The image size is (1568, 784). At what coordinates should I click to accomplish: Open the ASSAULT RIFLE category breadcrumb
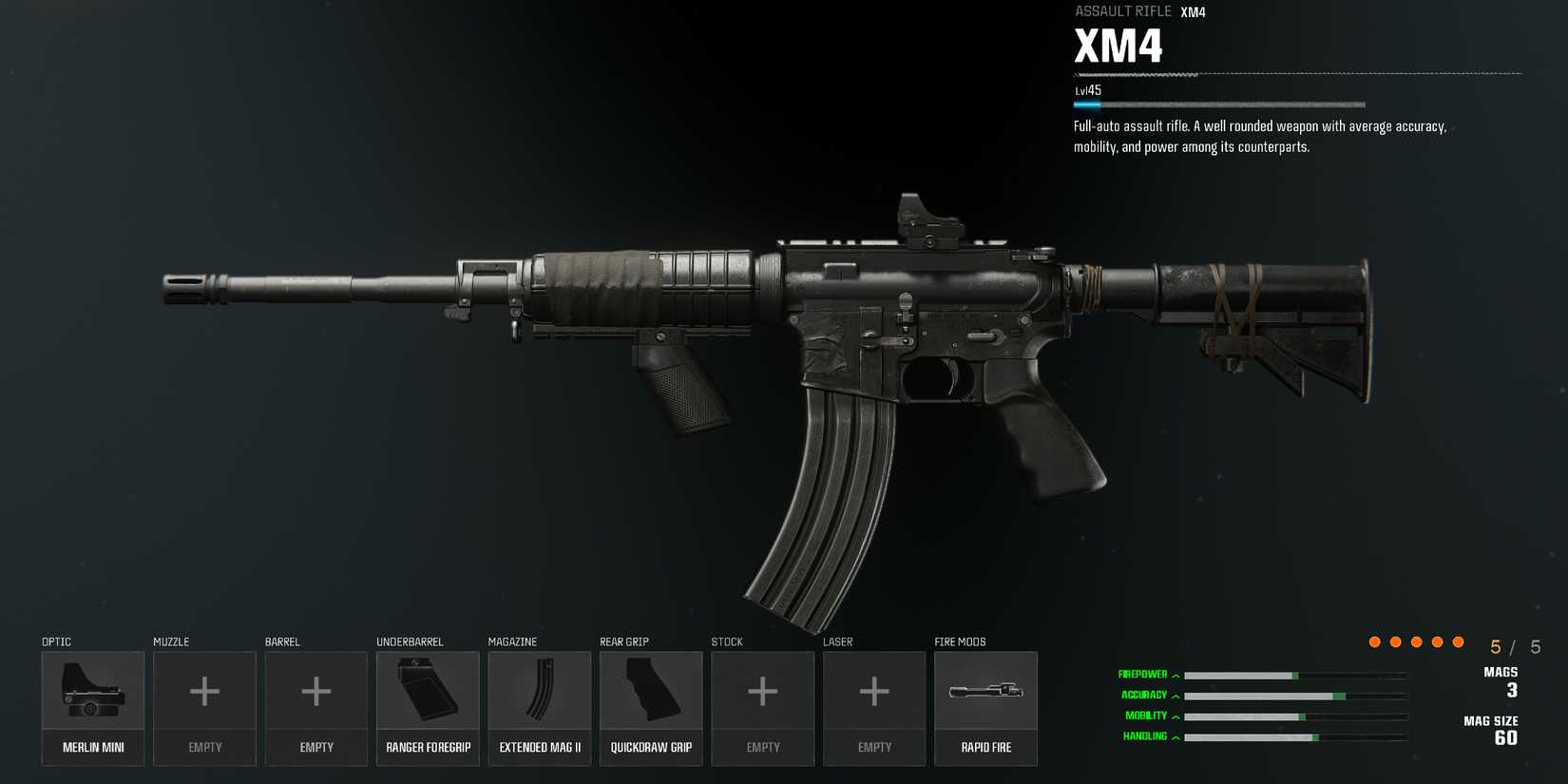[1122, 10]
